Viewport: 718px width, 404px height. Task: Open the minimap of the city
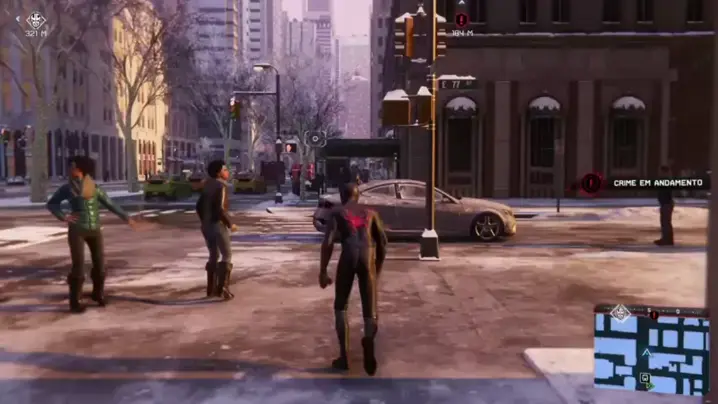point(651,350)
